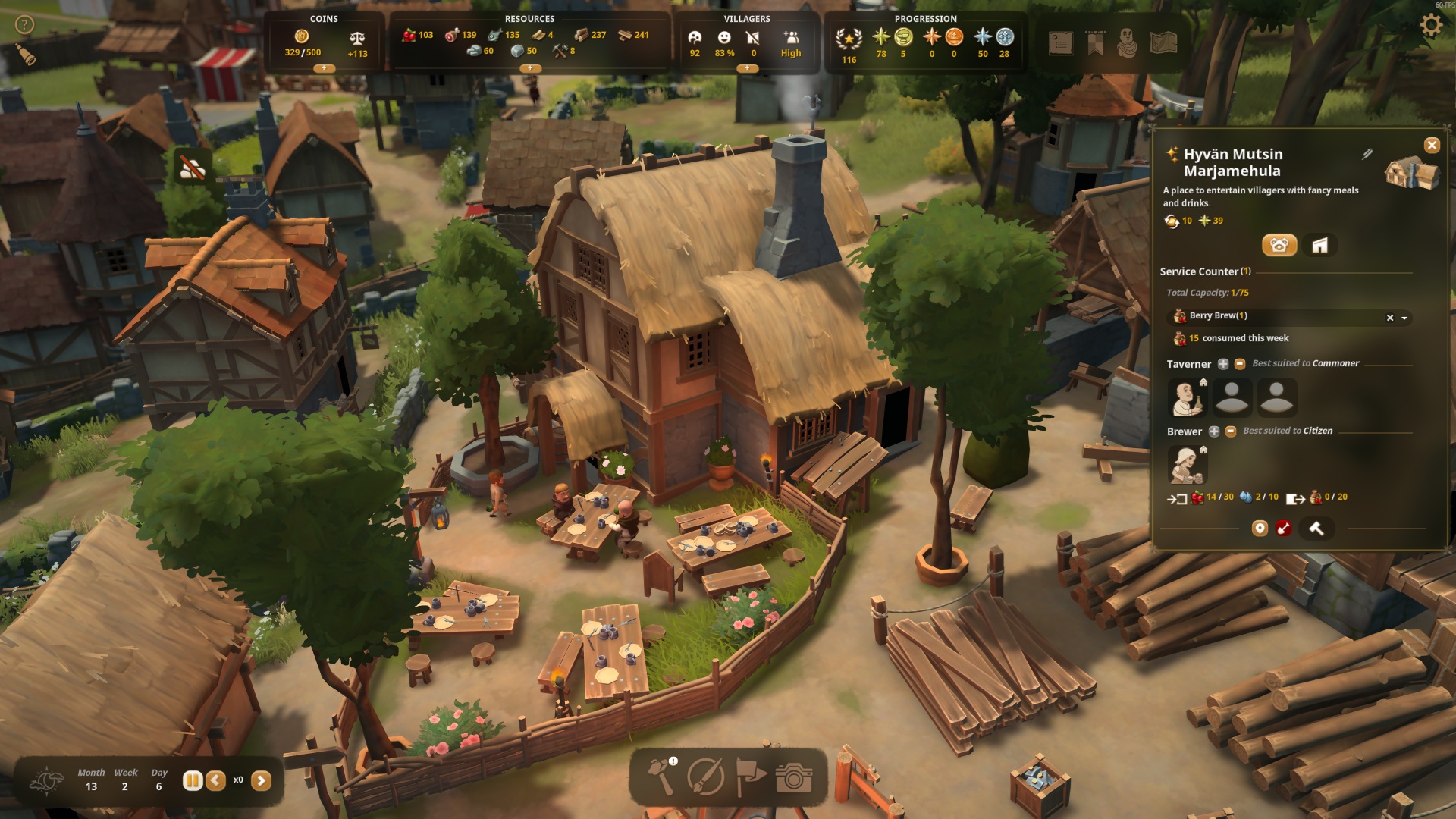Switch to the building structure tab

coord(1319,245)
